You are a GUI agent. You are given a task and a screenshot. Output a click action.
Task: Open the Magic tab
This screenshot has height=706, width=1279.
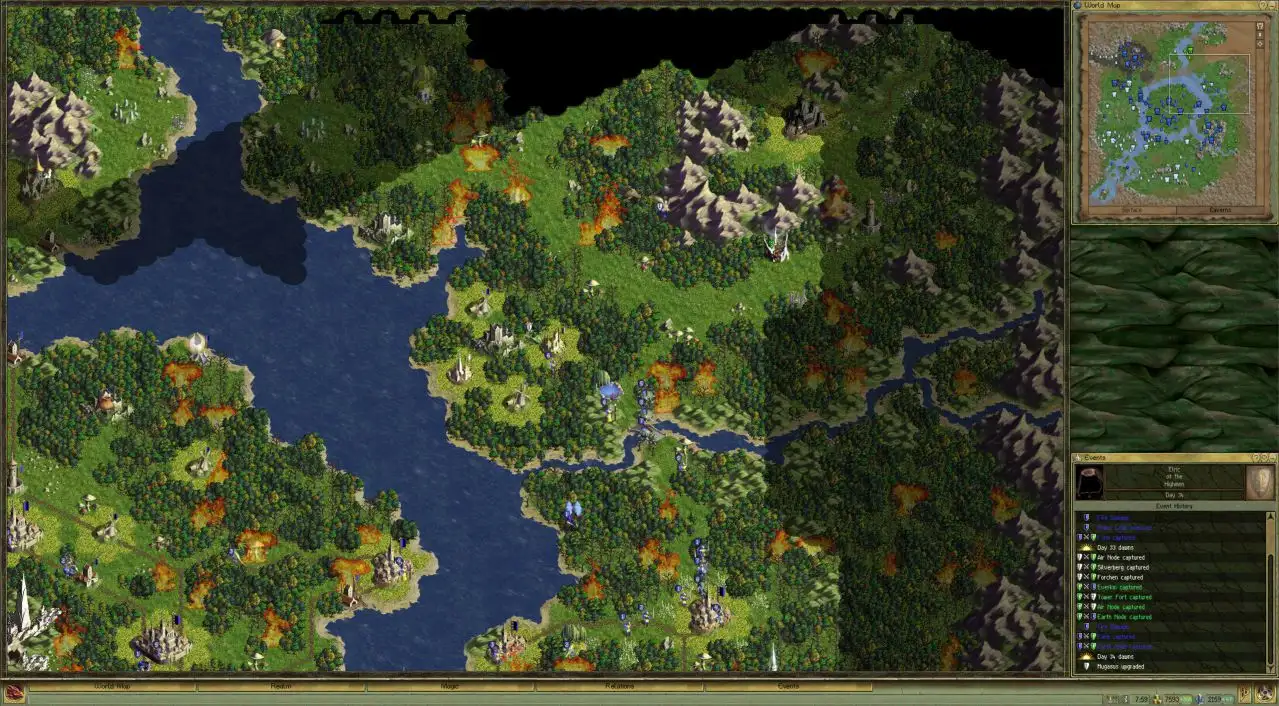click(x=450, y=687)
